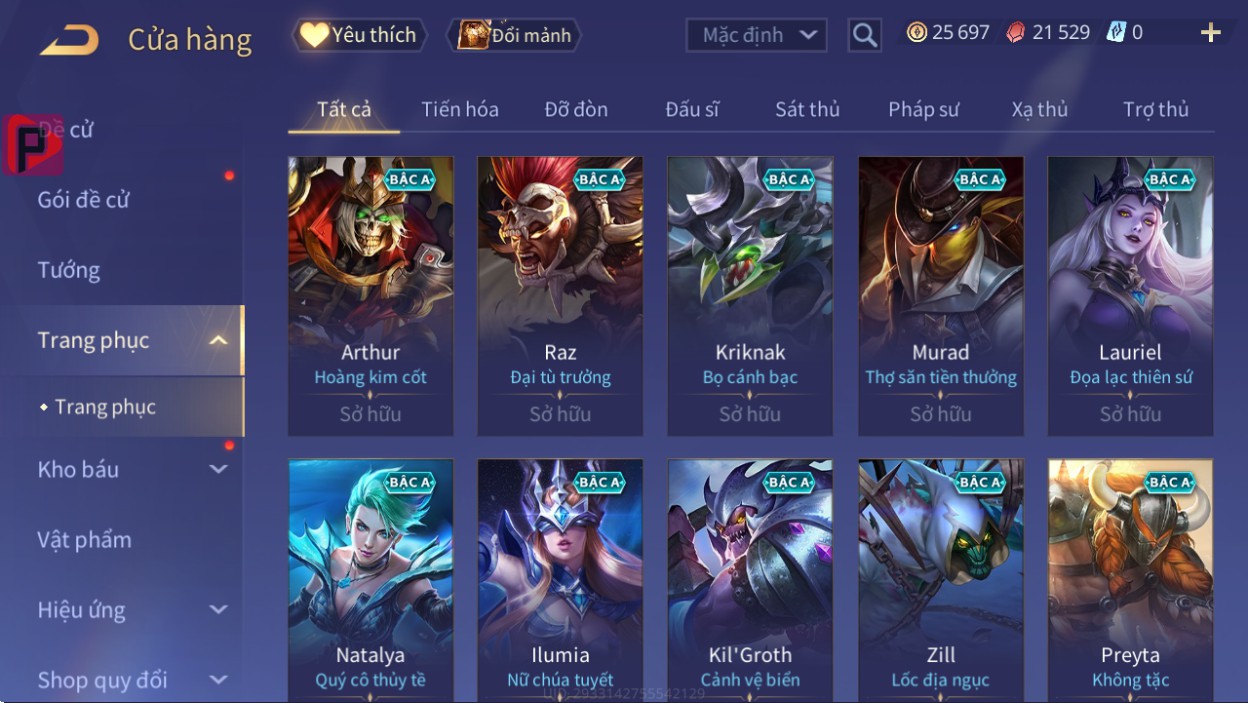Viewport: 1248px width, 703px height.
Task: Open the Đổi mảnh exchange
Action: (515, 36)
